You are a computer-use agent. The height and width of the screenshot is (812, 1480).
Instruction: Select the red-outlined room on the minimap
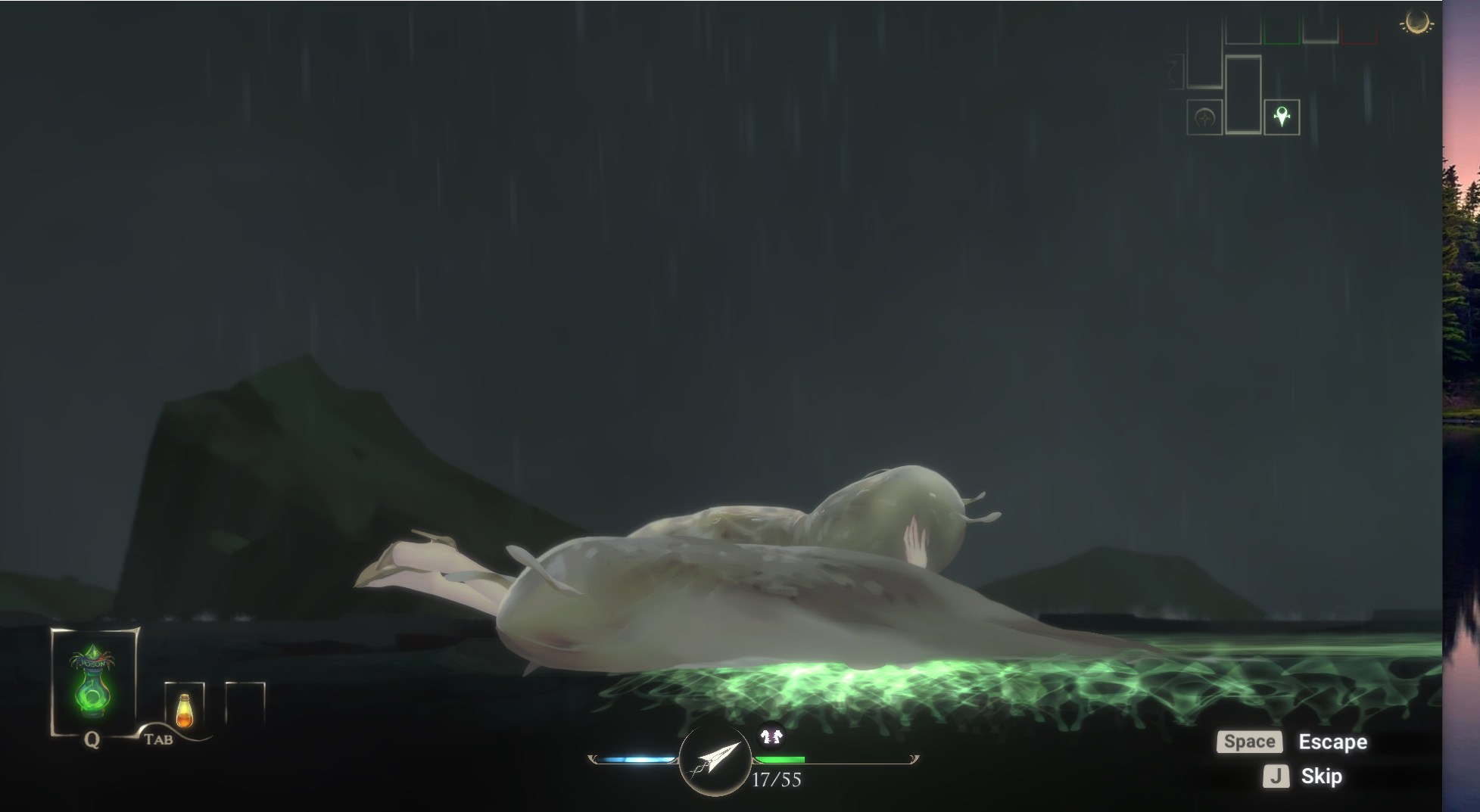pyautogui.click(x=1359, y=30)
